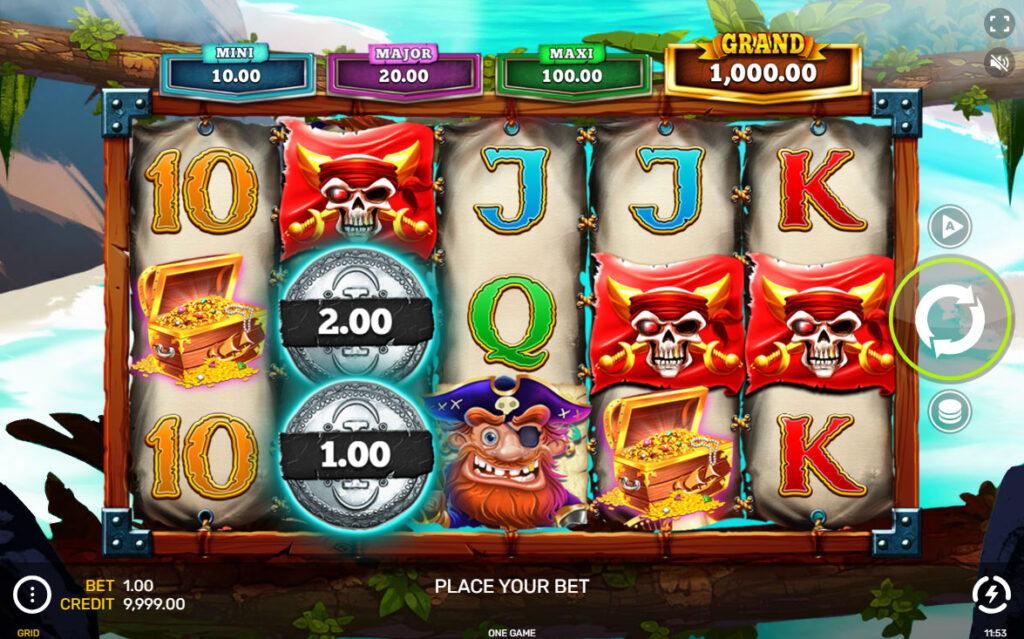Image resolution: width=1024 pixels, height=639 pixels.
Task: Open the three-dot game menu
Action: (x=32, y=595)
